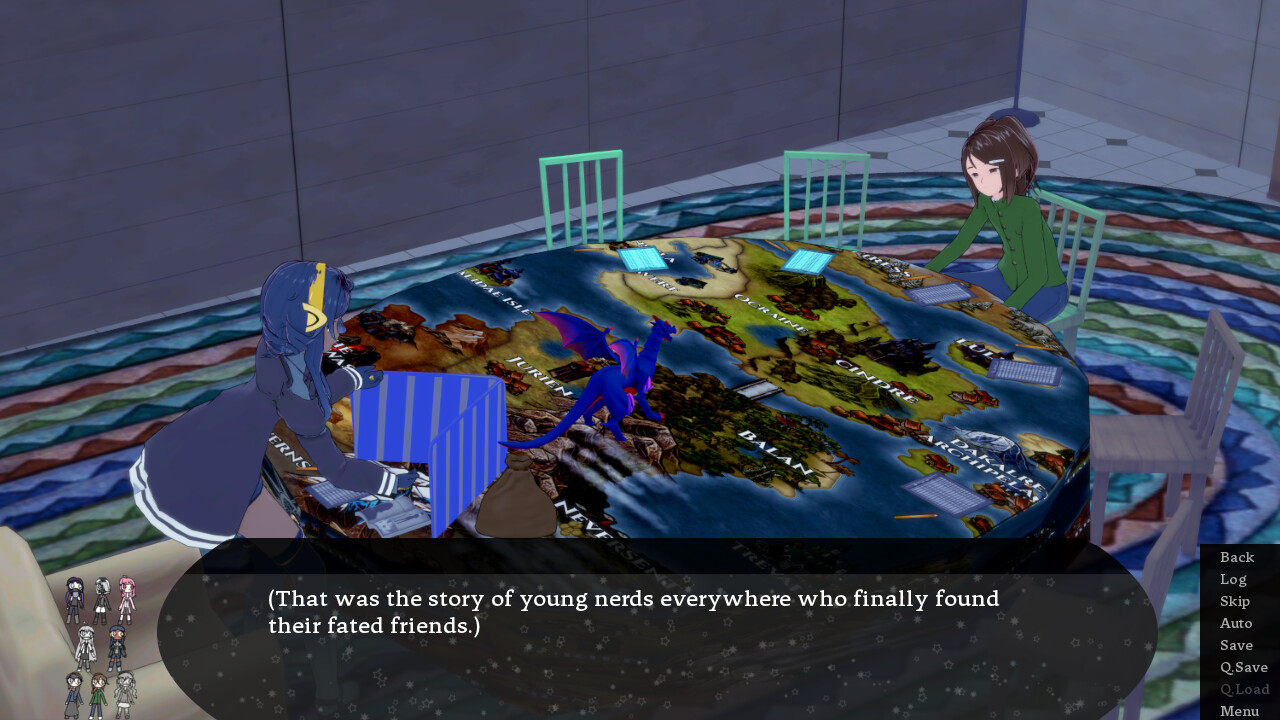This screenshot has height=720, width=1280.
Task: Click the grayed-out Q.Load option
Action: pyautogui.click(x=1245, y=689)
